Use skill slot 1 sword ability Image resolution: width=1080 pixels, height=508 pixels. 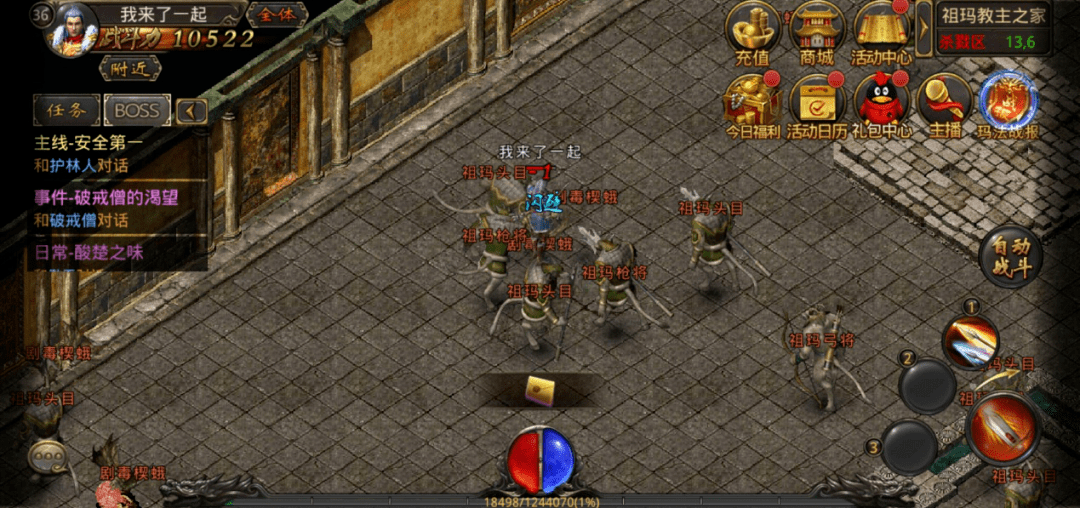tap(971, 343)
